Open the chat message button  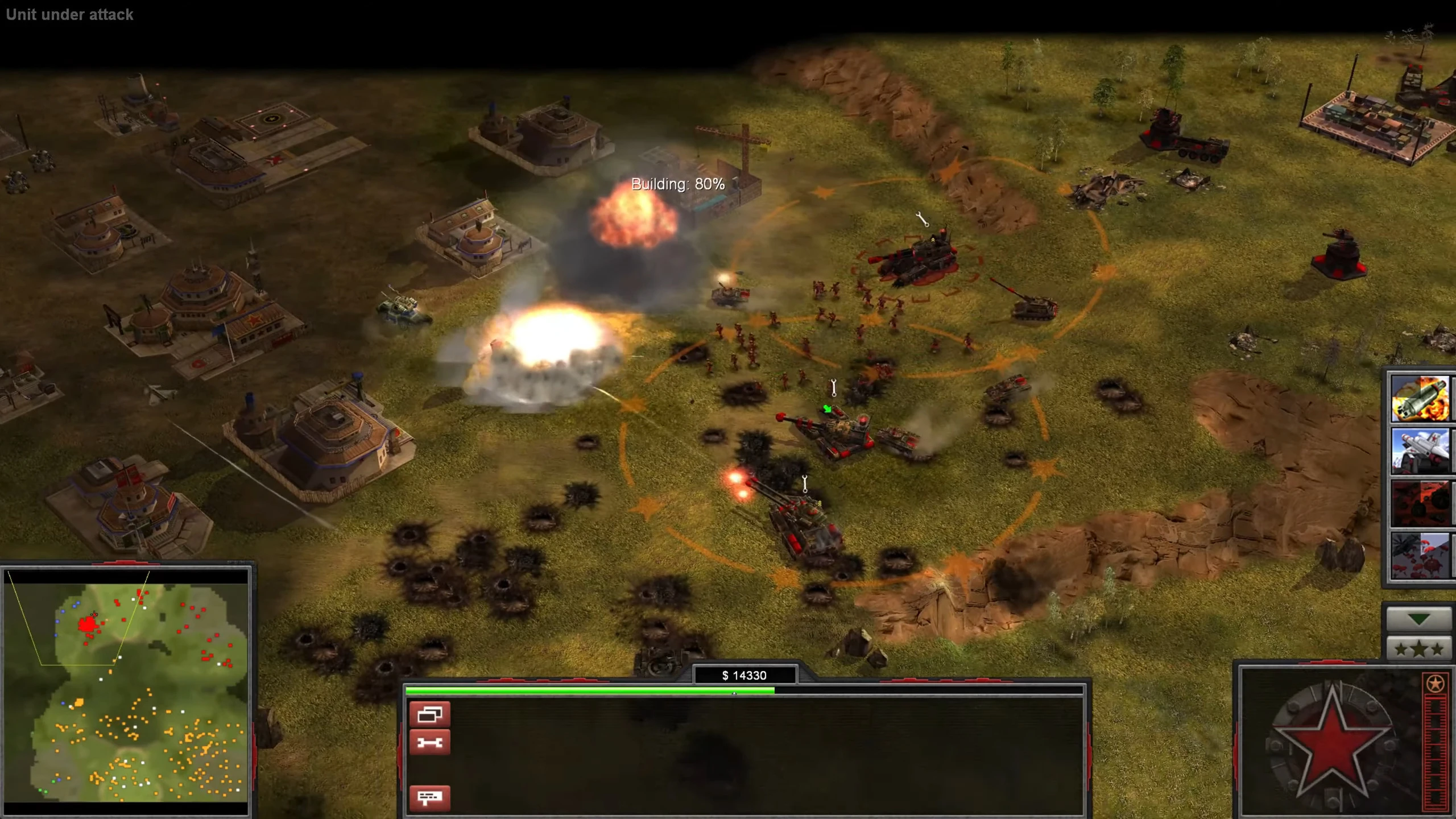click(429, 797)
